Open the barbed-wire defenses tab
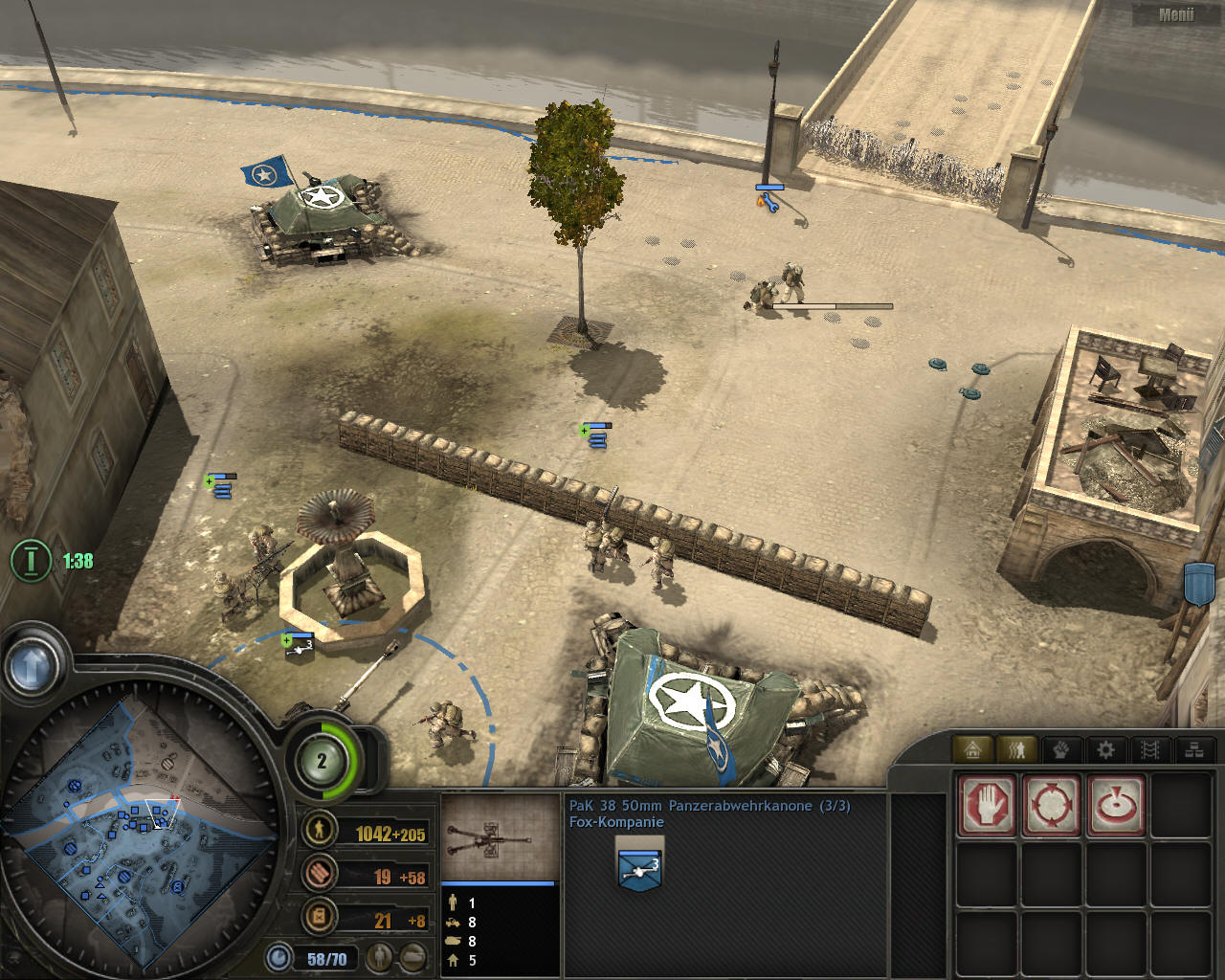Image resolution: width=1225 pixels, height=980 pixels. pos(1149,750)
